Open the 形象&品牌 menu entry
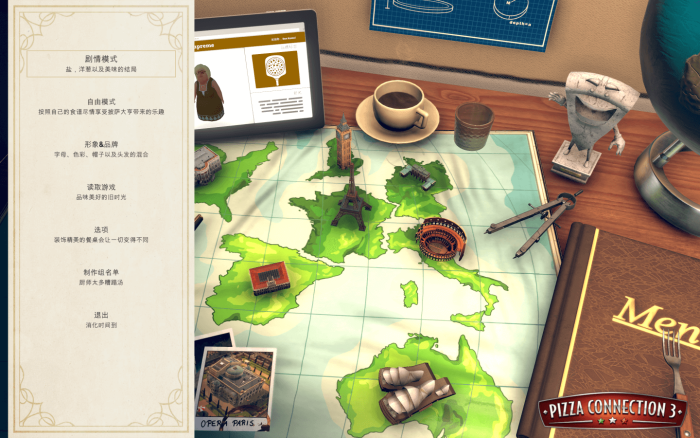 [x=100, y=144]
